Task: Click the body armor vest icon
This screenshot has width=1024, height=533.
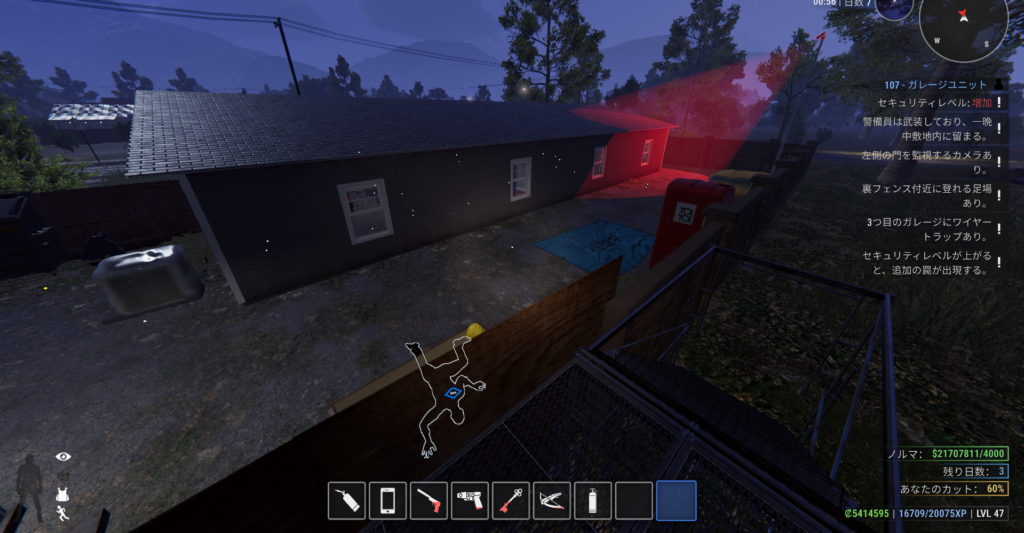Action: tap(63, 494)
